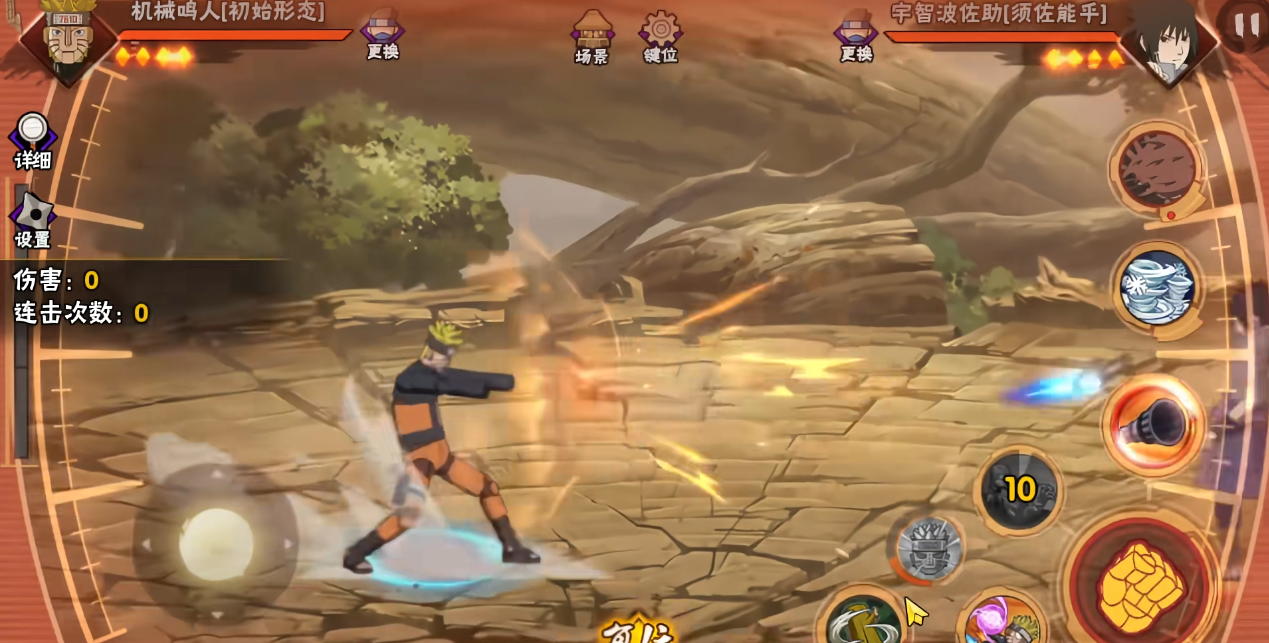
Task: Select the skill showing cooldown 10
Action: pyautogui.click(x=1018, y=490)
